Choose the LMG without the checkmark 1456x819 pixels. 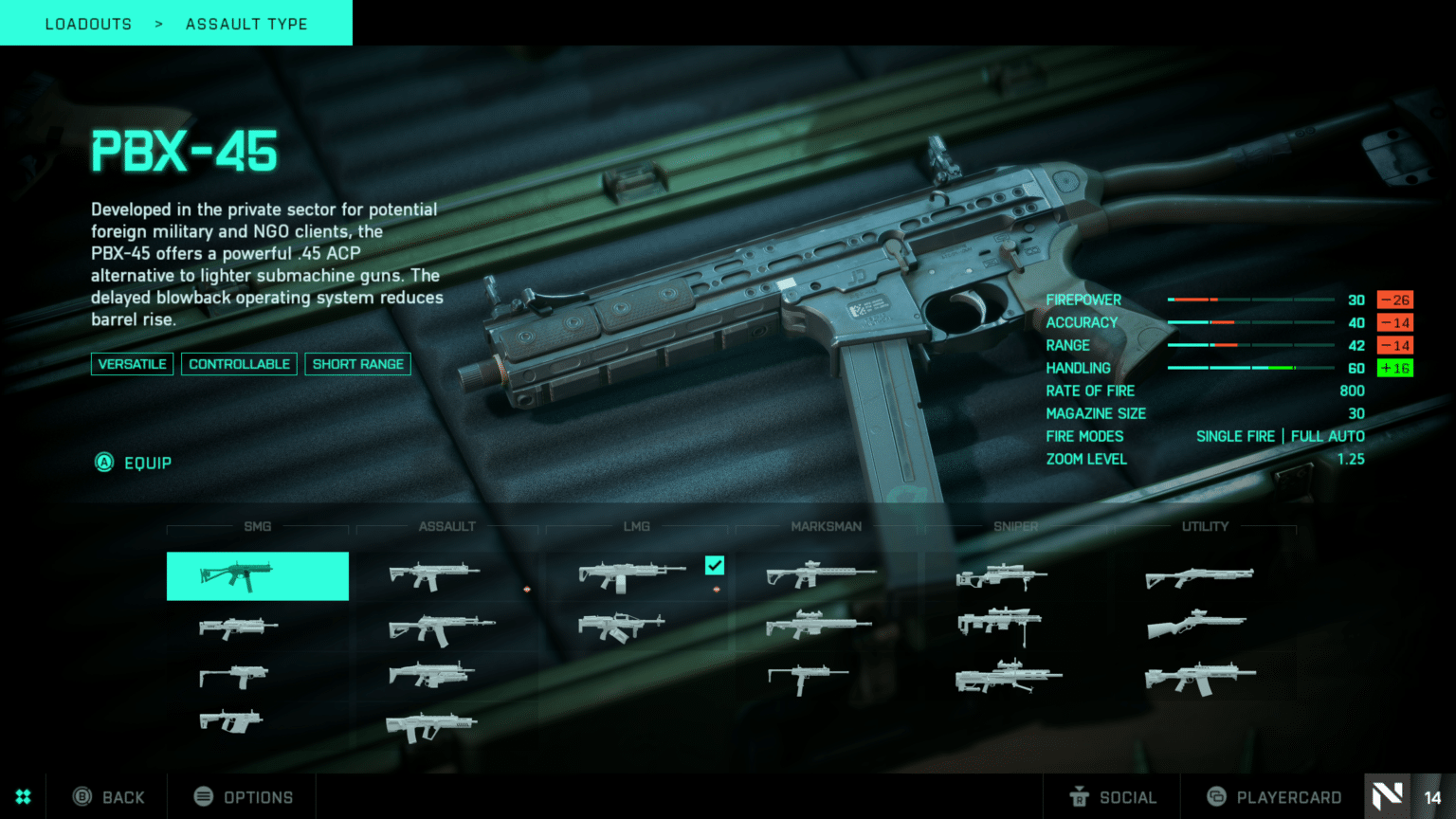pos(621,627)
